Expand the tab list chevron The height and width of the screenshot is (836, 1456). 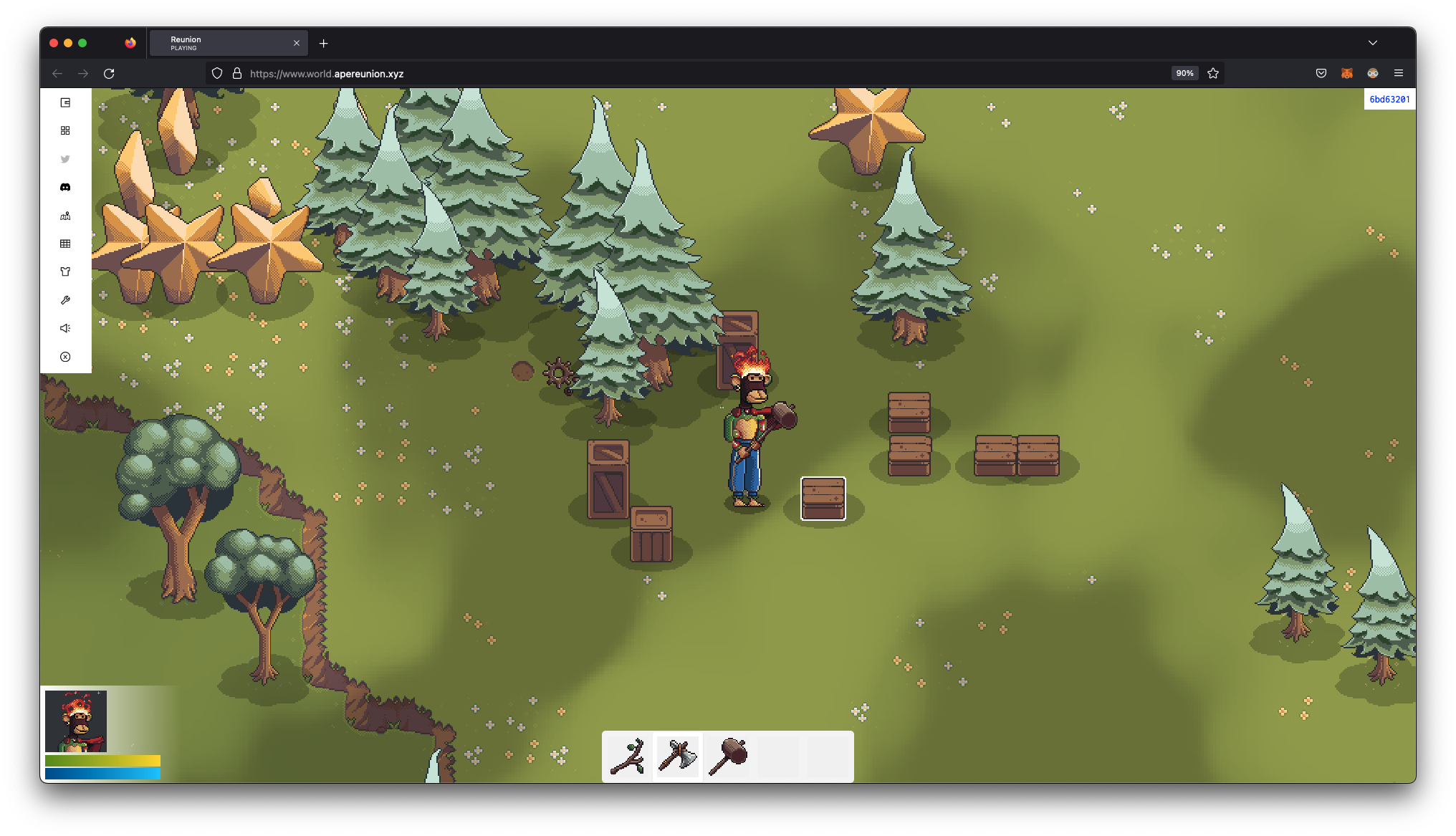(1373, 43)
